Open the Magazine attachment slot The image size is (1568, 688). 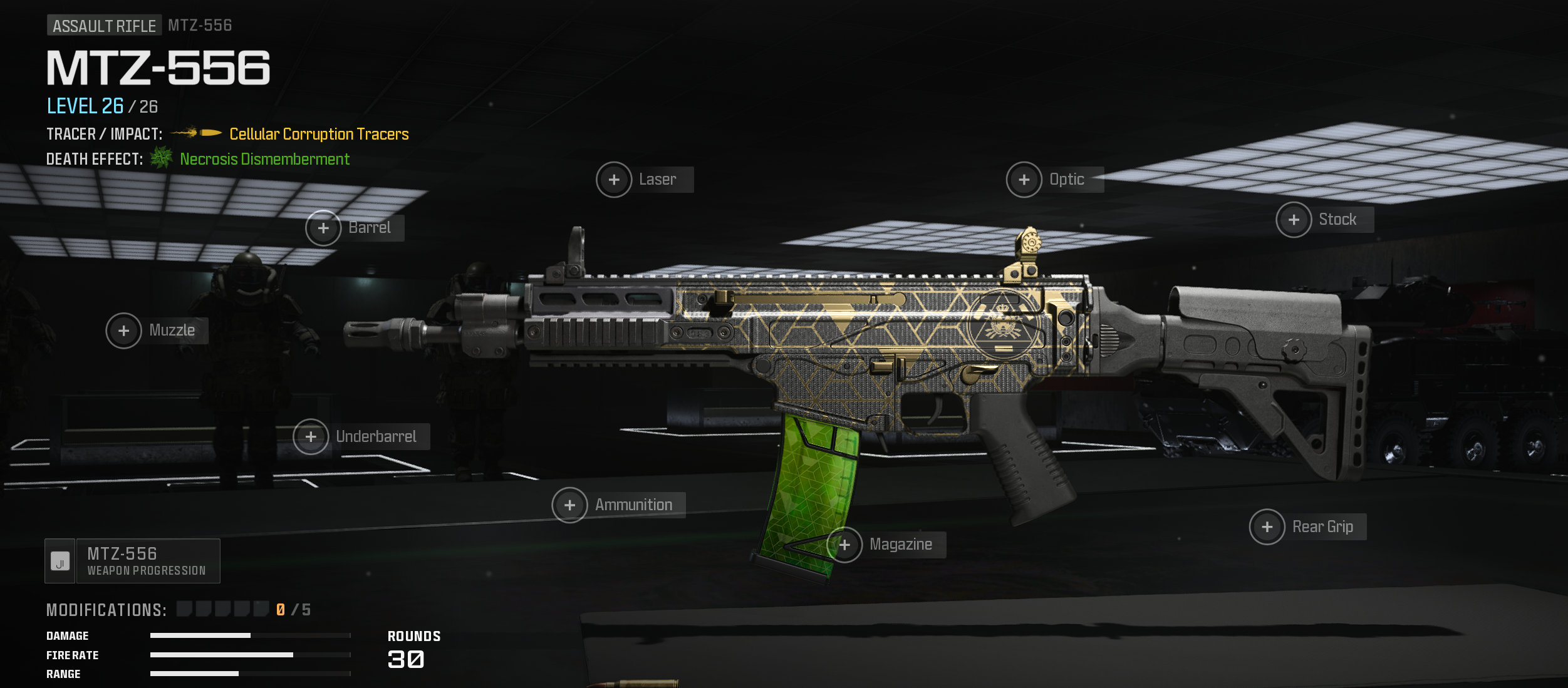click(845, 545)
